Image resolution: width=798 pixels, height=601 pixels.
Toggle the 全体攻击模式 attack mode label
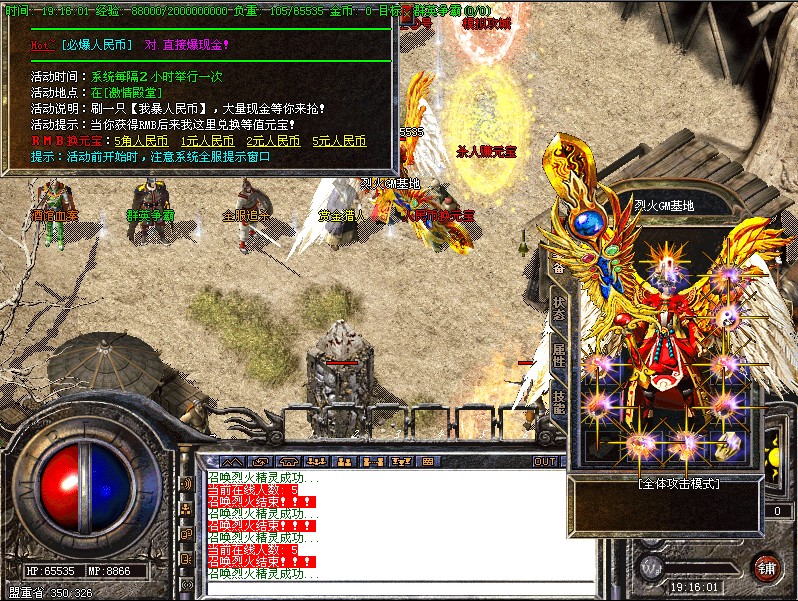[679, 483]
